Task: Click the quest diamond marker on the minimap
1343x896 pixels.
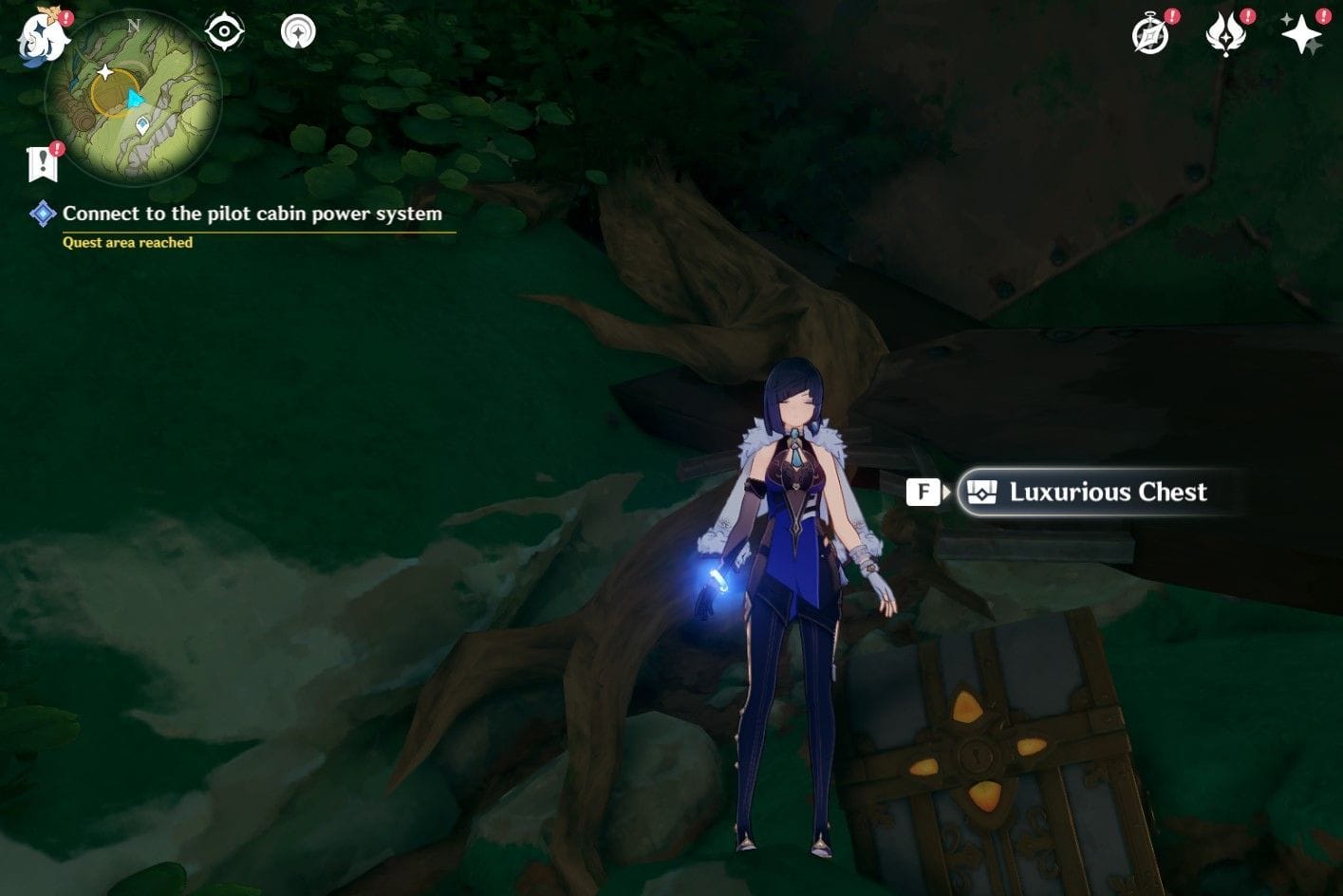Action: 143,124
